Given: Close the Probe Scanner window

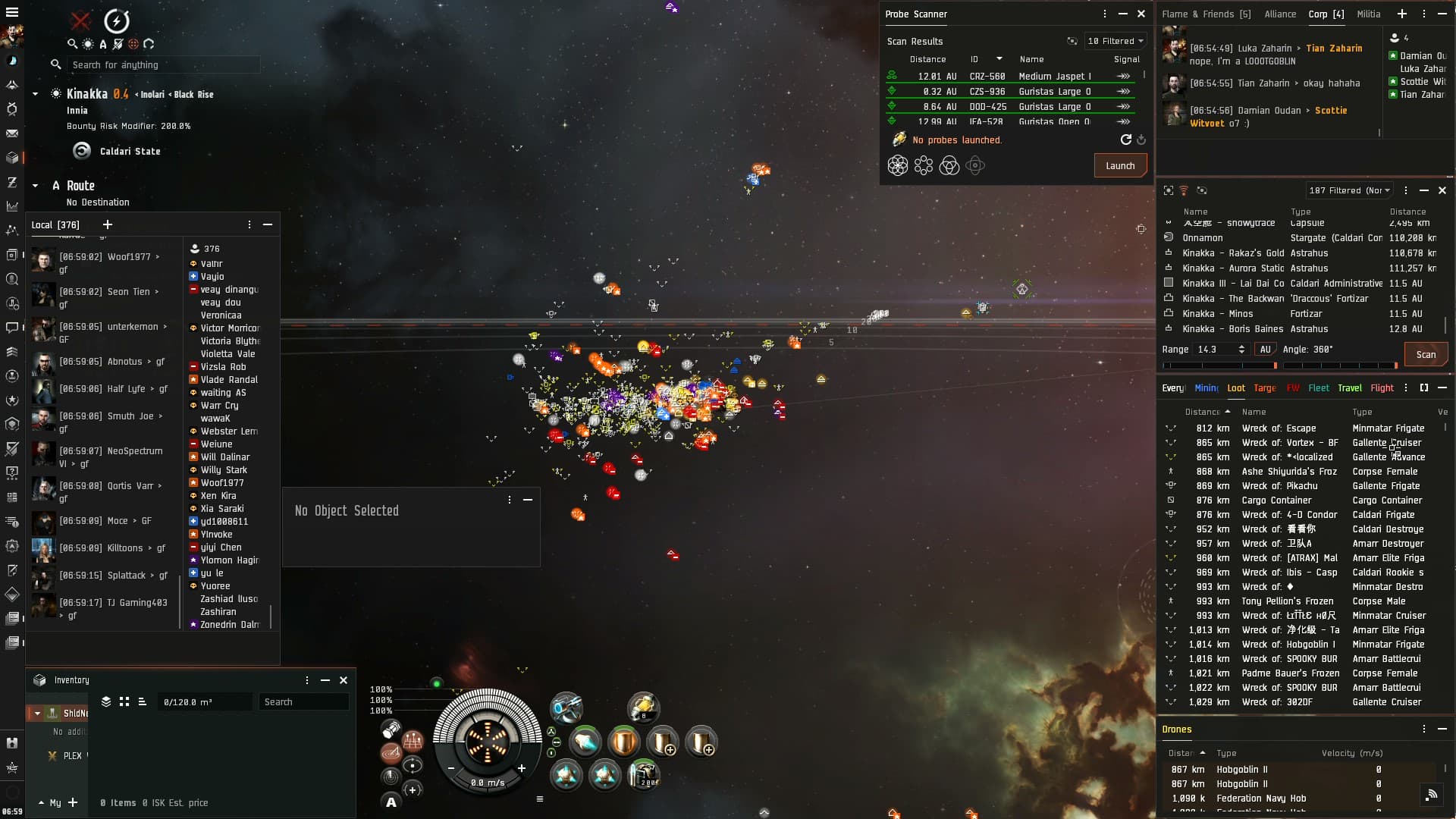Looking at the screenshot, I should point(1141,14).
